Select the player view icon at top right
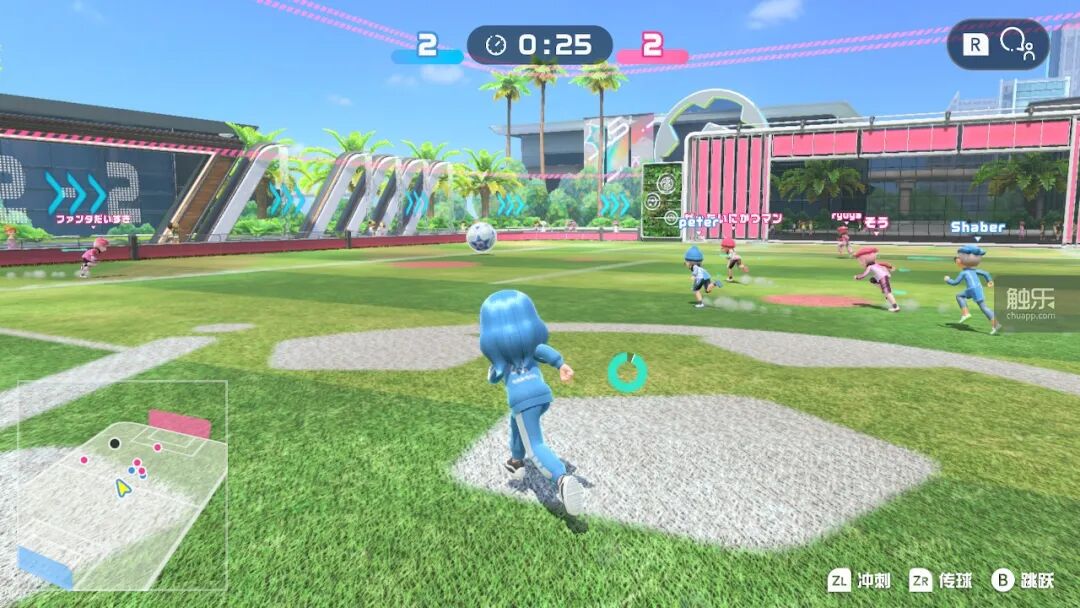1080x608 pixels. click(1017, 45)
